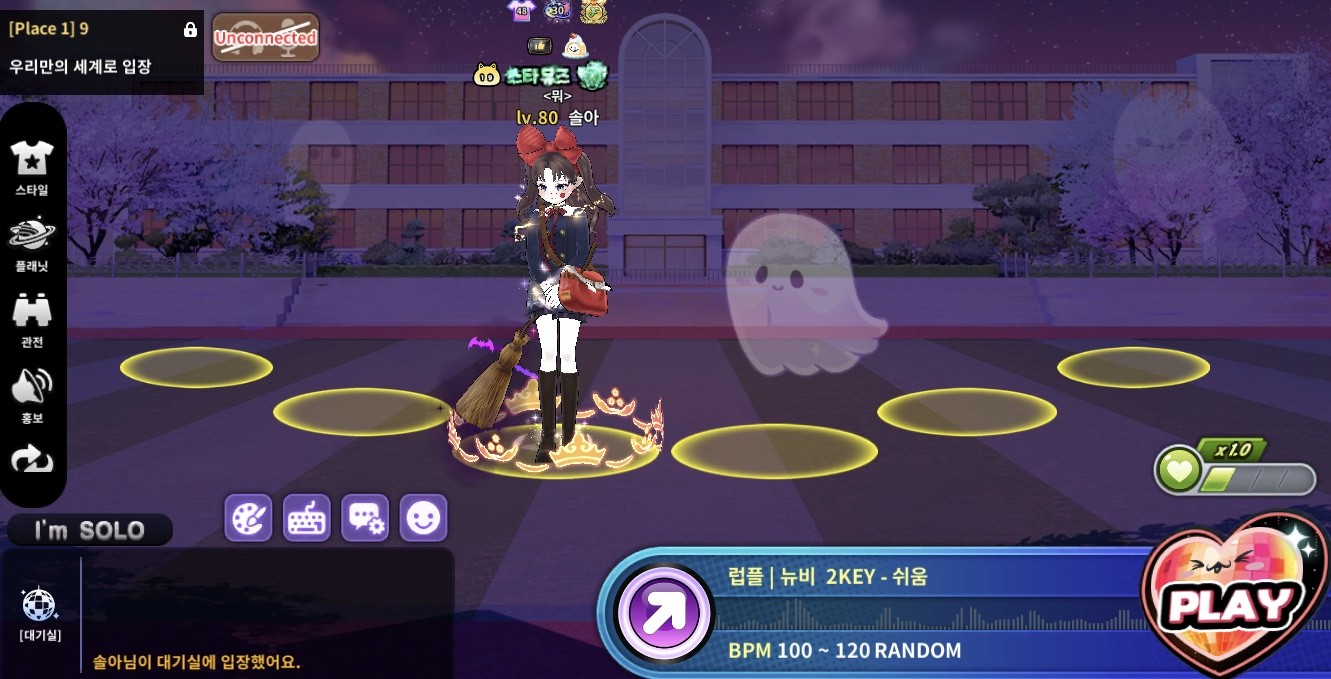Screen dimensions: 1331x679
Task: Toggle the room lock icon
Action: [190, 30]
